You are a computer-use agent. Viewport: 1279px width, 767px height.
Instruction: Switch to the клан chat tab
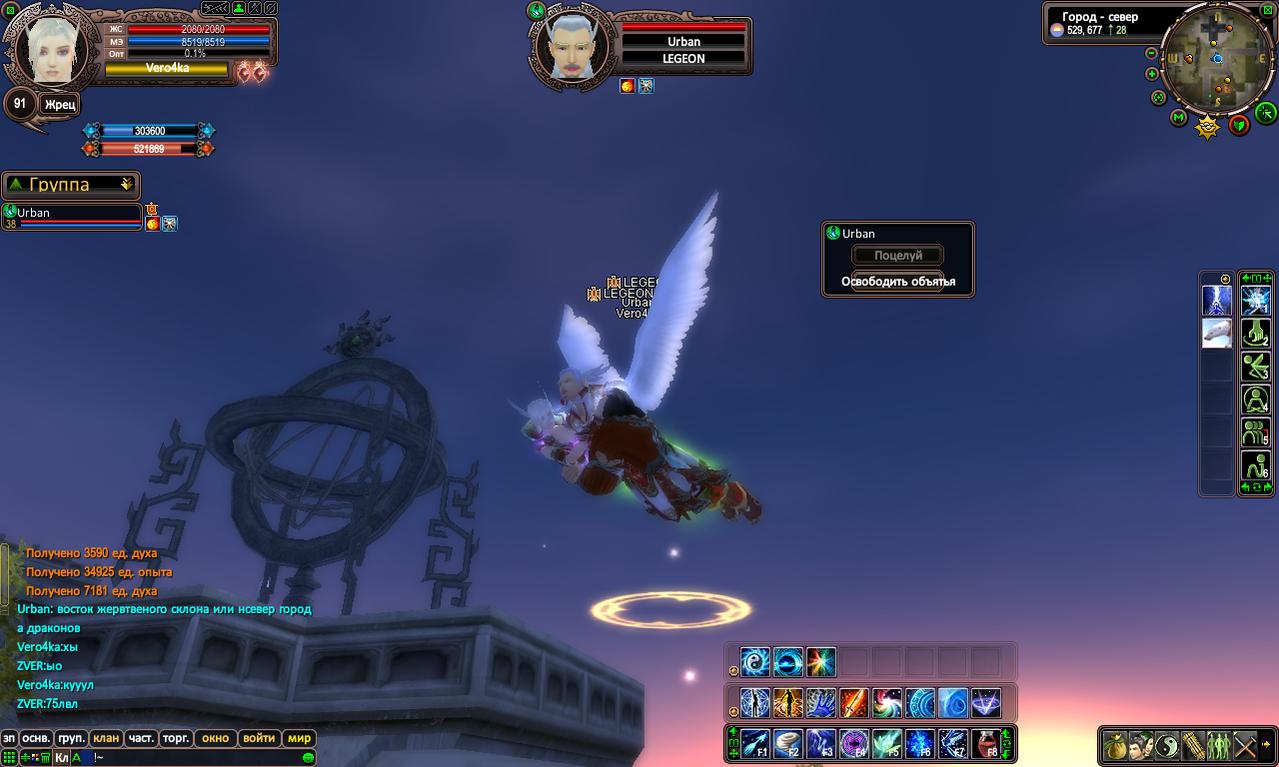[106, 738]
